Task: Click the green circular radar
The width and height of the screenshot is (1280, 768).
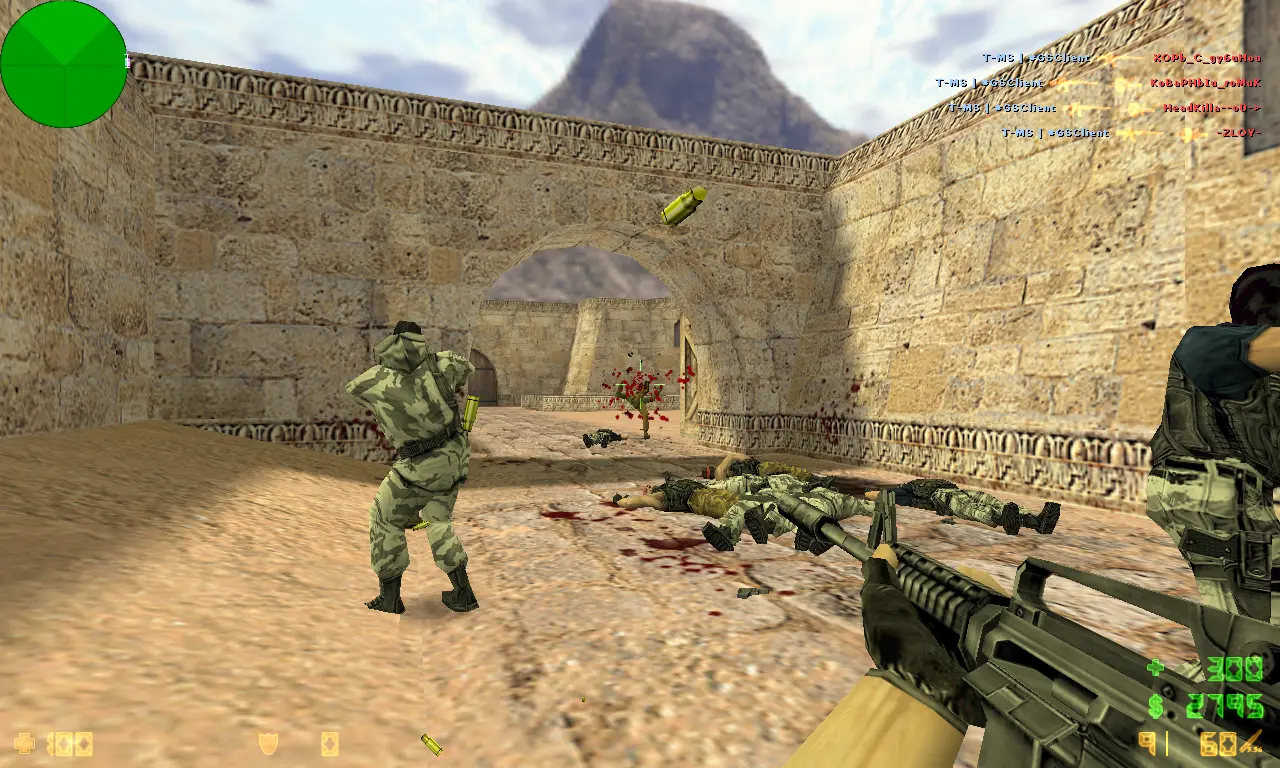Action: (64, 64)
